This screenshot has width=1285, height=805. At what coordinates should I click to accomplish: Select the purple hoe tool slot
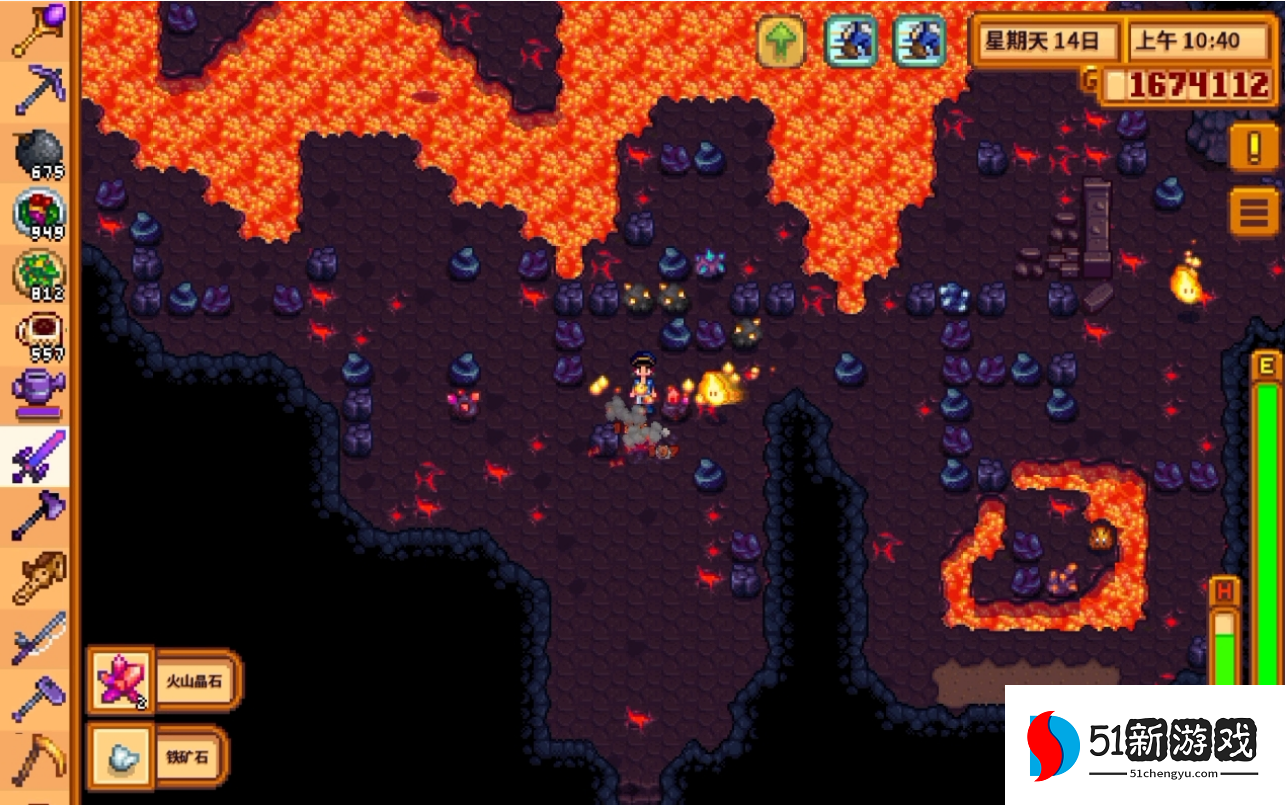[x=38, y=699]
